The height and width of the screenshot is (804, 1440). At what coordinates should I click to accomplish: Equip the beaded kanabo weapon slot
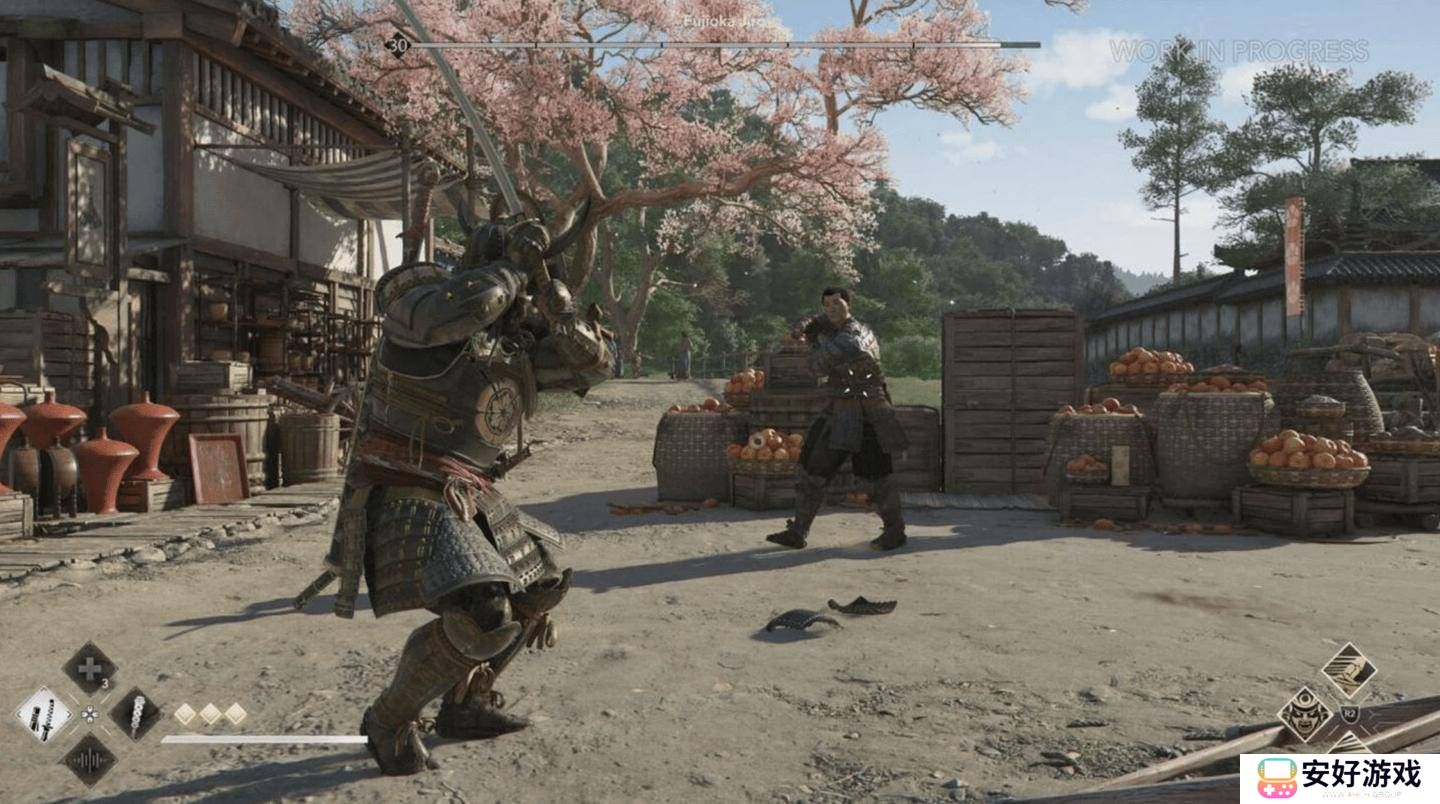click(x=135, y=714)
